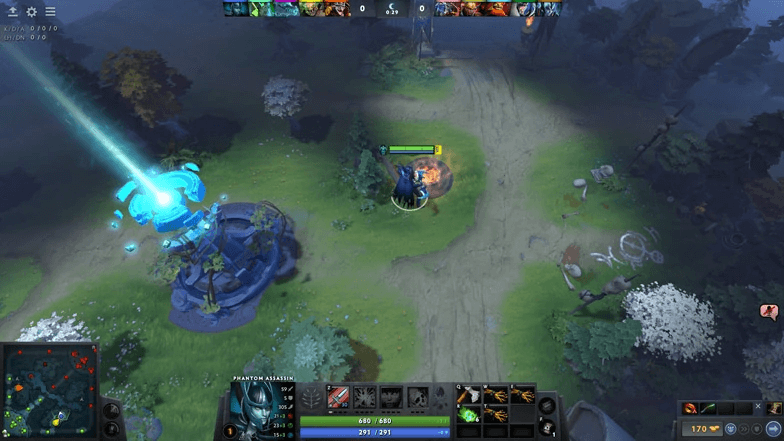Viewport: 784px width, 441px height.
Task: Use the Quelling Blade item slot
Action: (469, 395)
